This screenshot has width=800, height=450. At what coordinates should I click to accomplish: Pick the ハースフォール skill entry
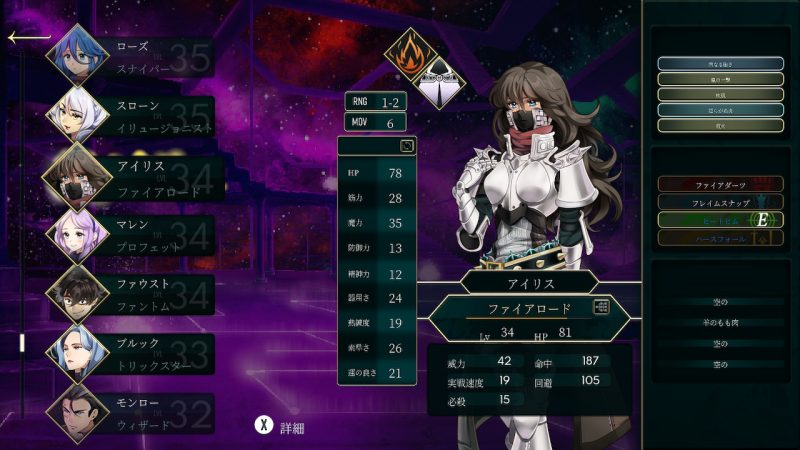click(x=720, y=238)
